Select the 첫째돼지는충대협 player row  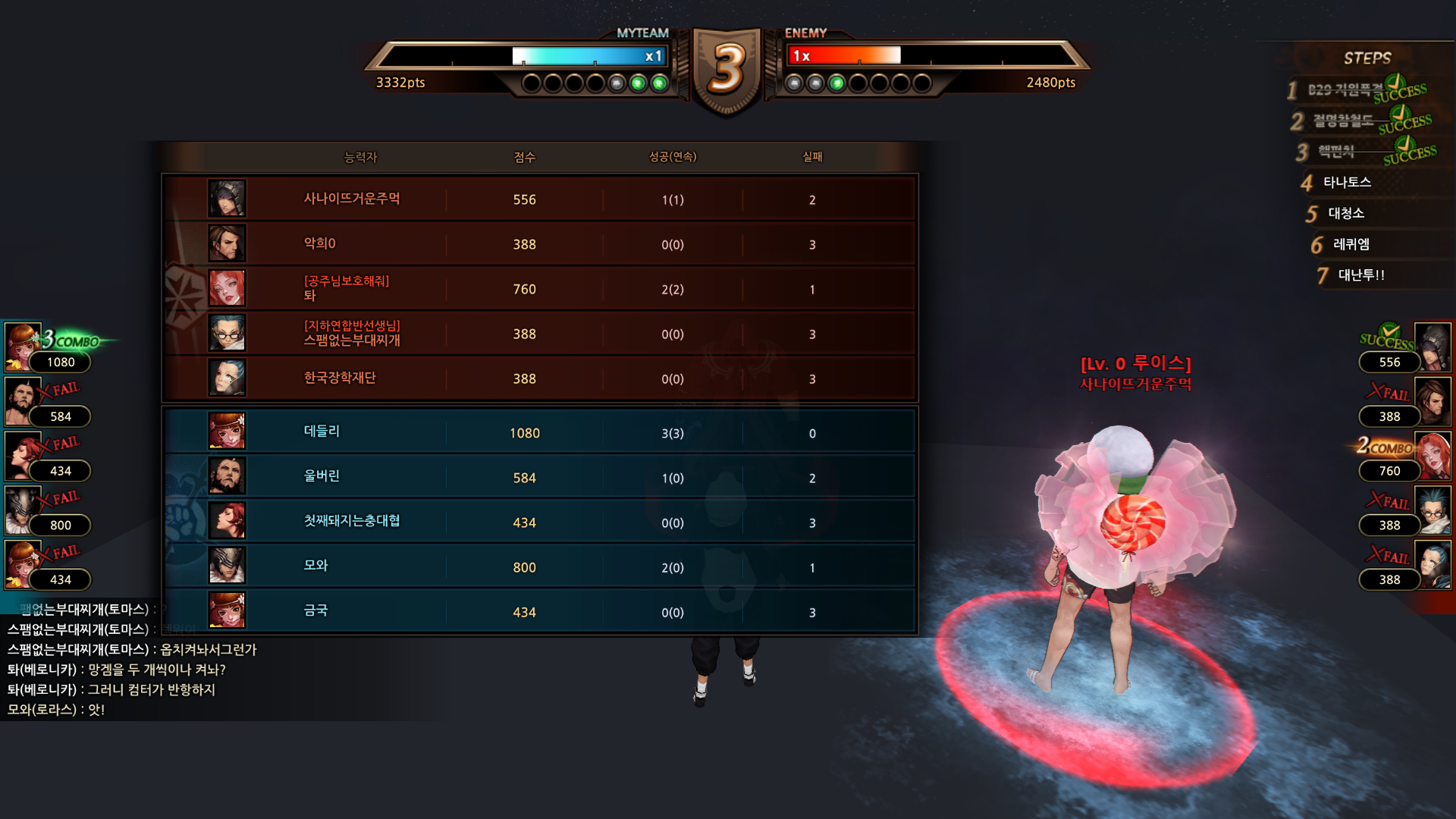(538, 522)
